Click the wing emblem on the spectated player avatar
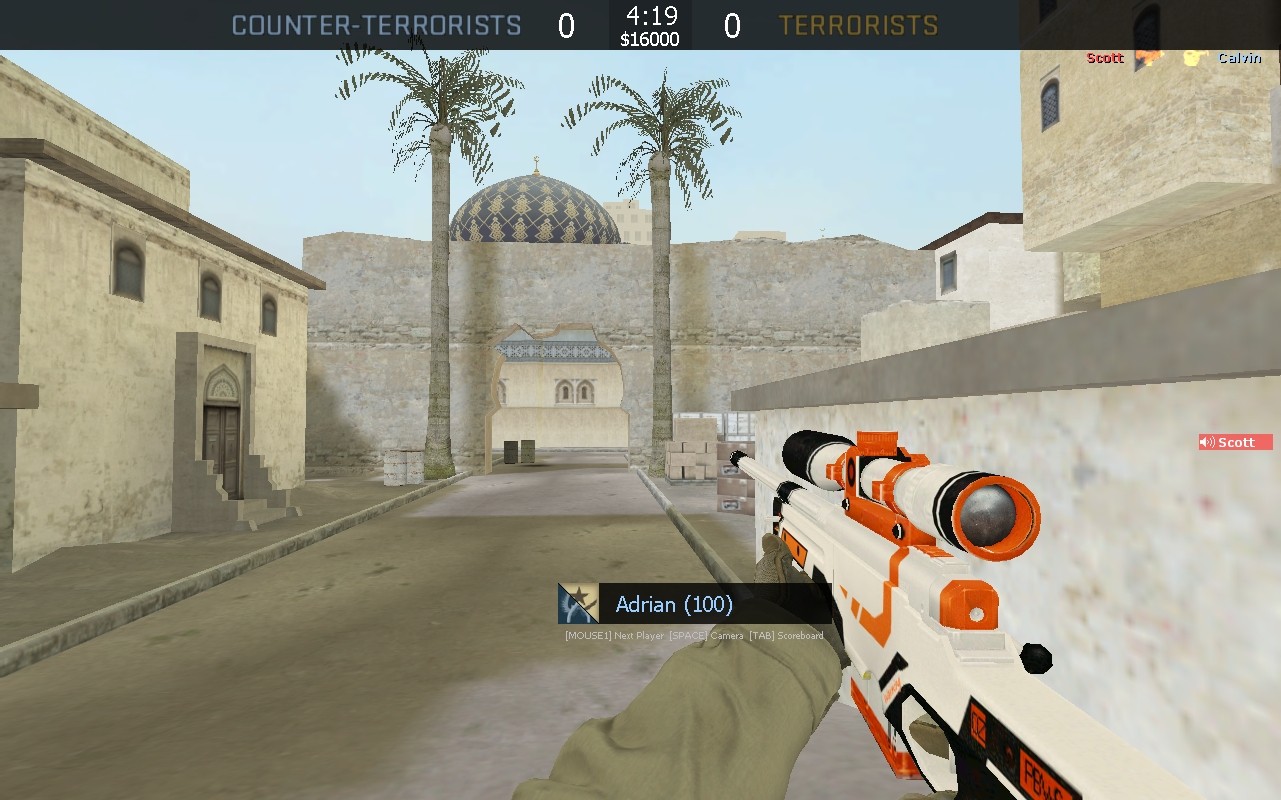 click(570, 608)
